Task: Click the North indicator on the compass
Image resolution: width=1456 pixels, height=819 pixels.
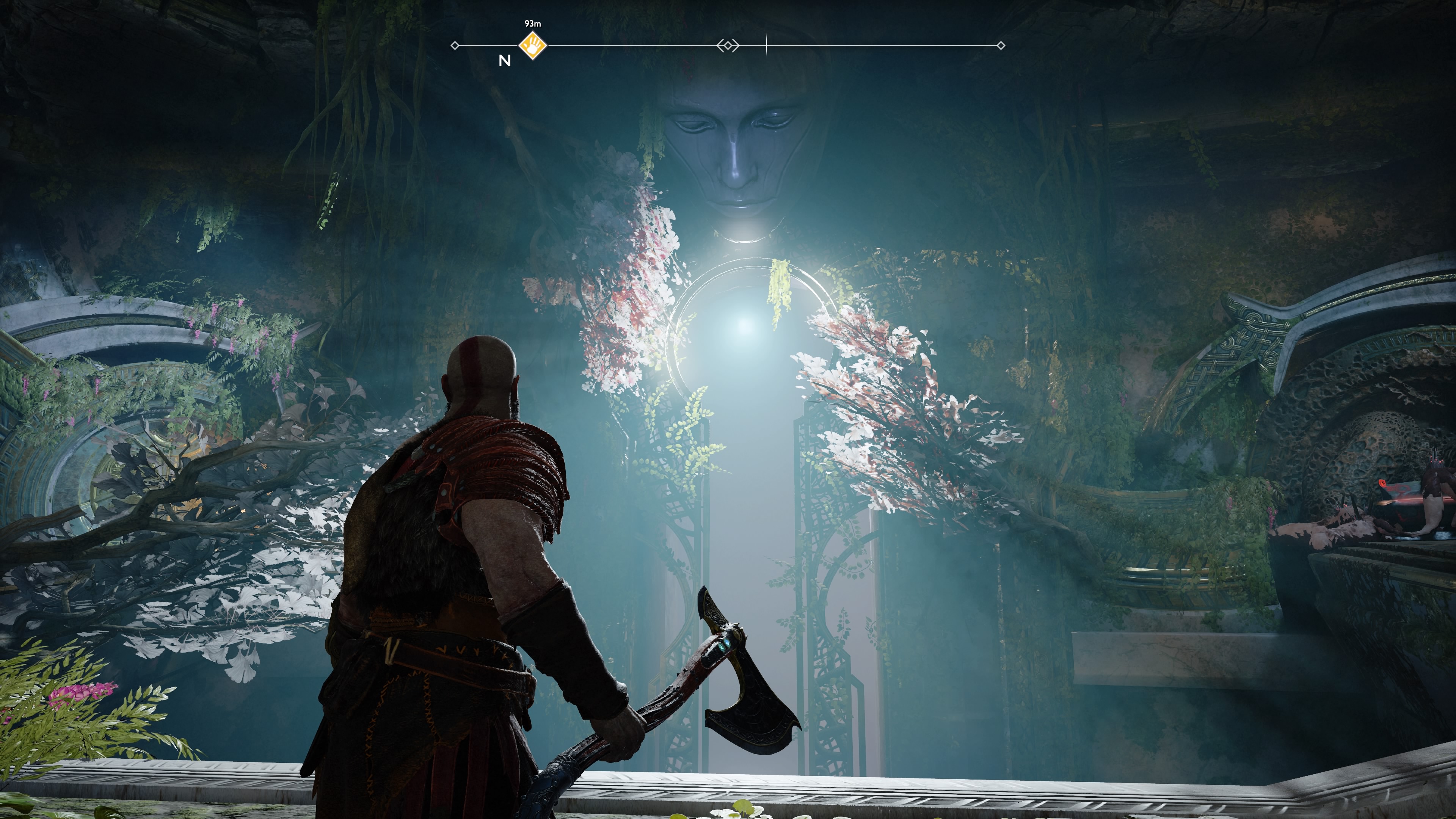Action: [x=505, y=61]
